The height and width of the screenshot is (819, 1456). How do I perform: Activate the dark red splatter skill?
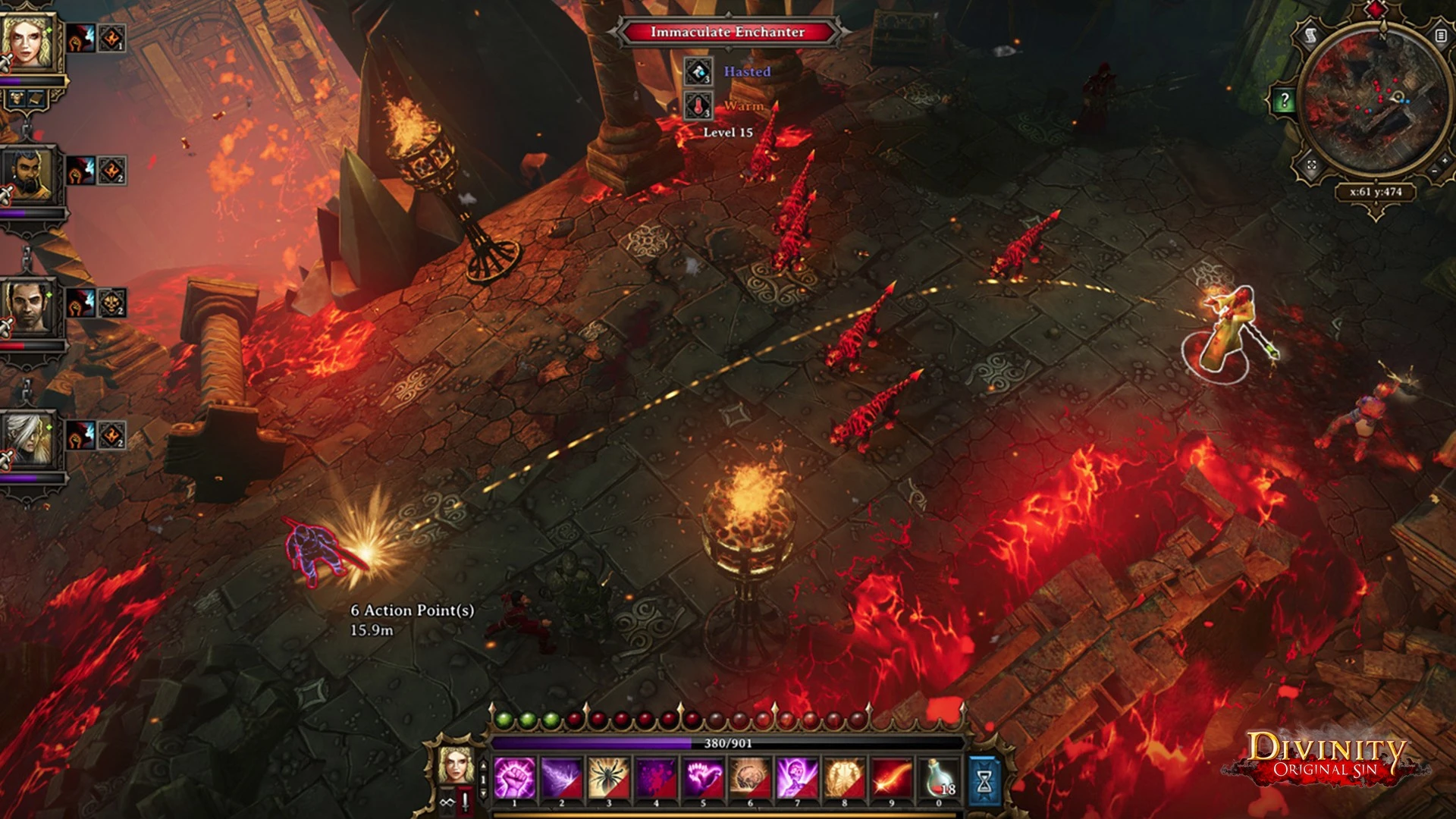(656, 779)
